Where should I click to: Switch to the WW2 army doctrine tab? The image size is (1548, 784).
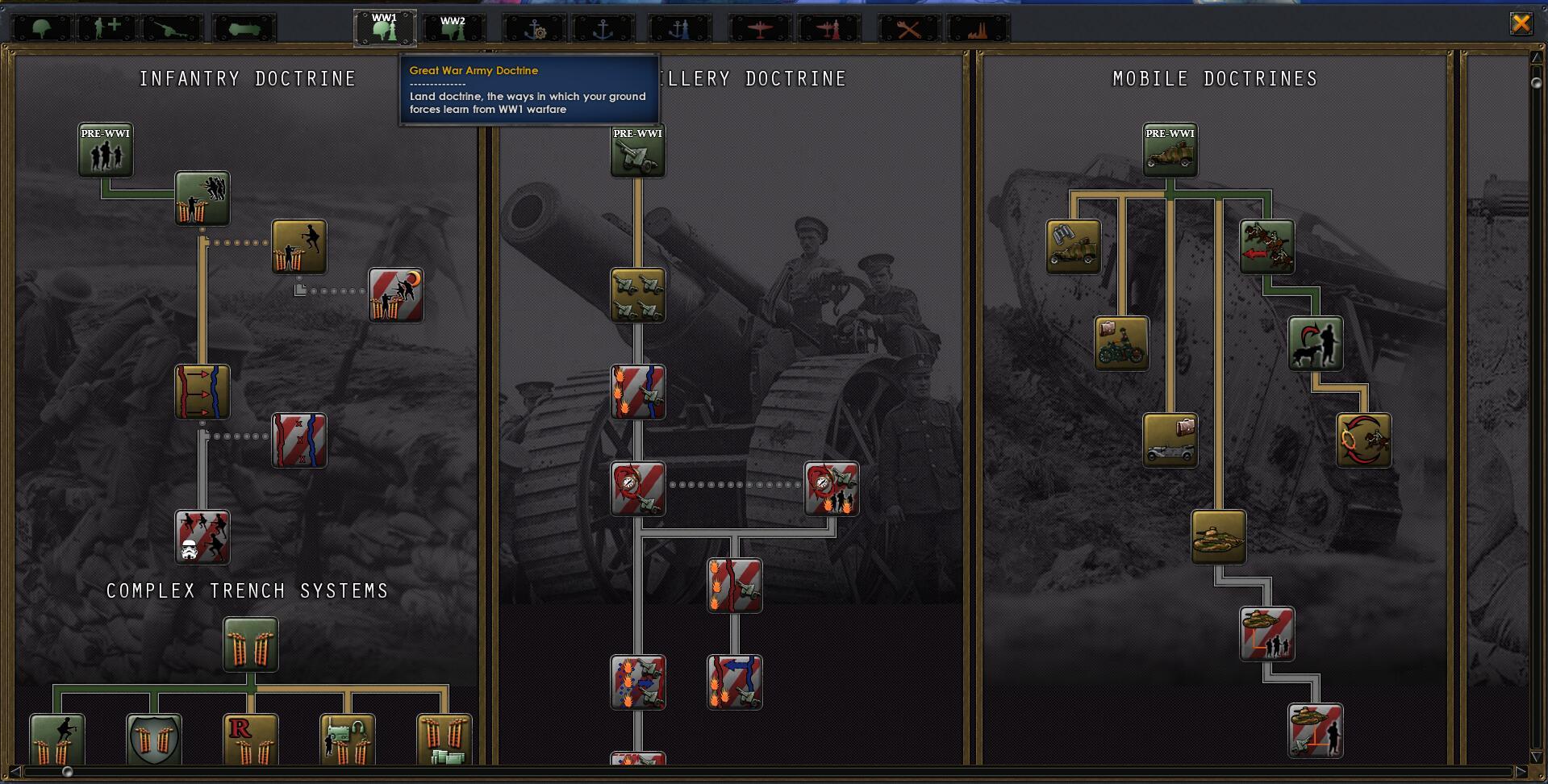point(453,27)
